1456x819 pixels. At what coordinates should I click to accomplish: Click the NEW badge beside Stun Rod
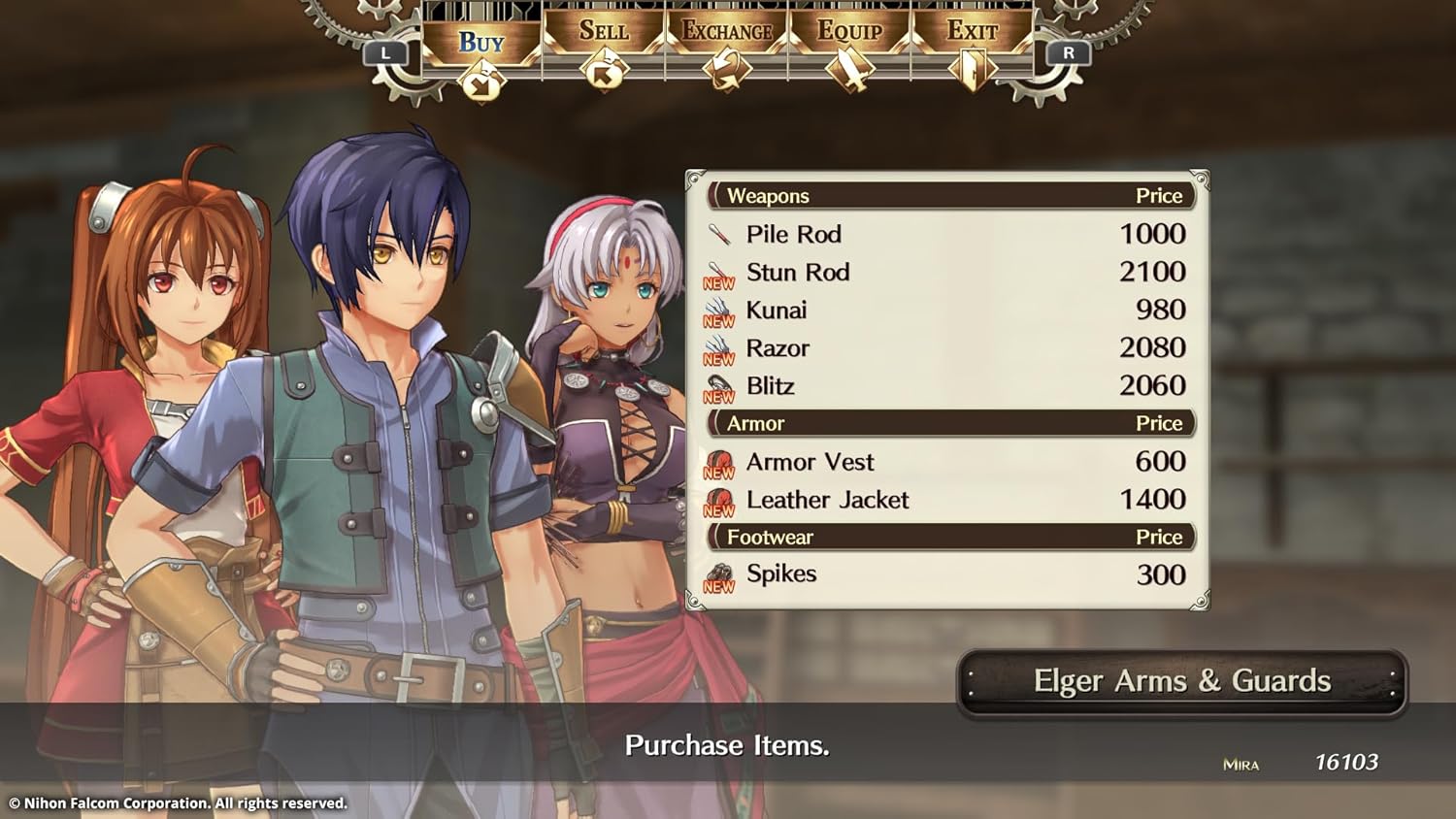coord(718,283)
